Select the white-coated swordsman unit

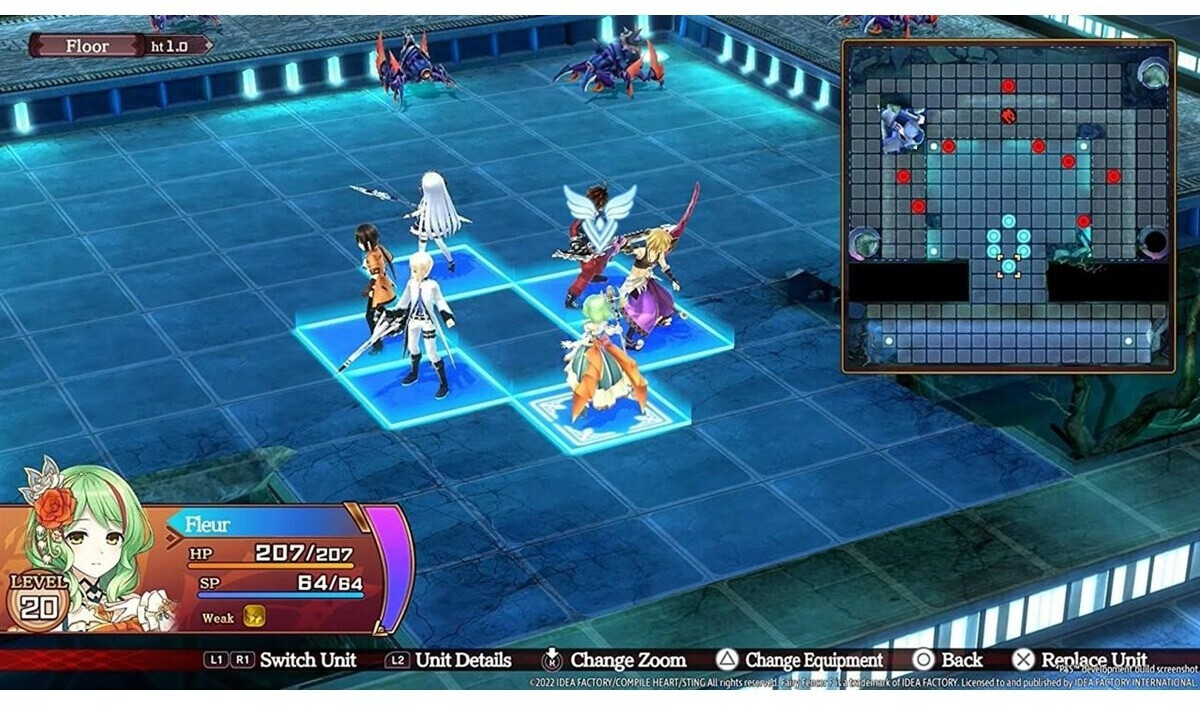[x=421, y=322]
